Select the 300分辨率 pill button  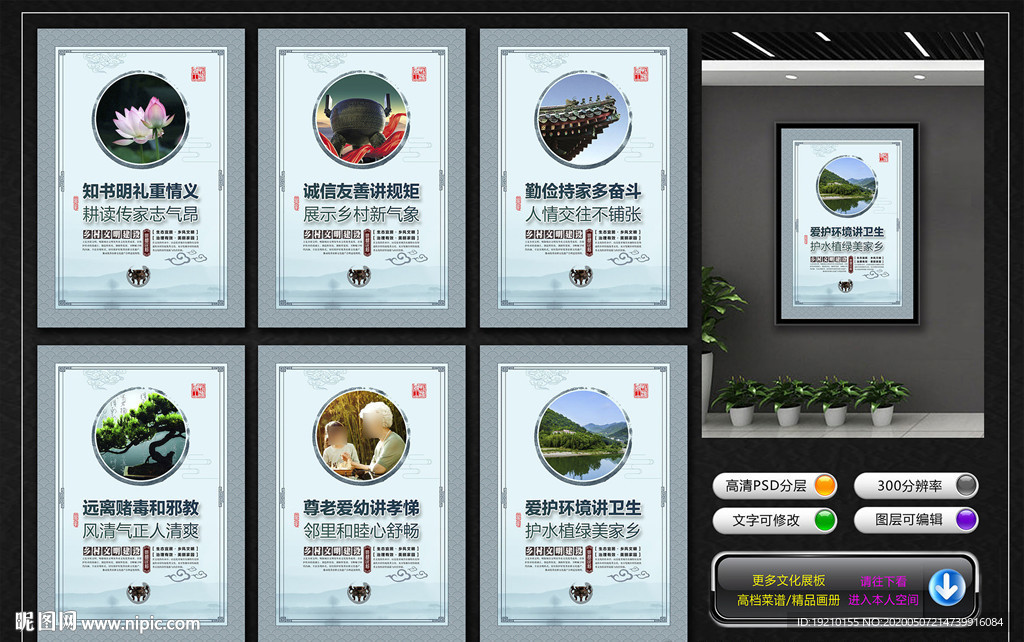[x=915, y=486]
